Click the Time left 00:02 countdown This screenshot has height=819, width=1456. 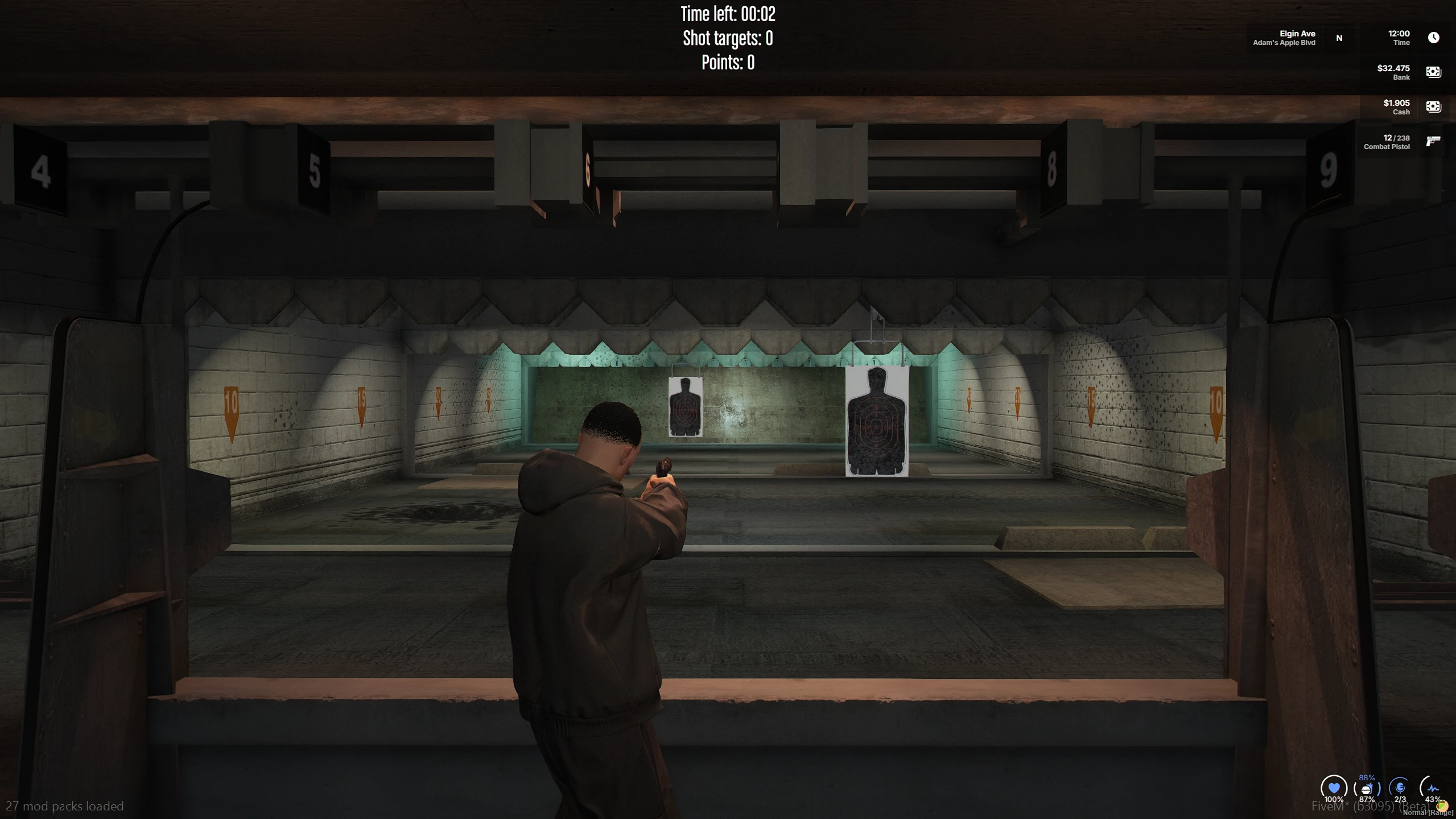click(x=727, y=14)
